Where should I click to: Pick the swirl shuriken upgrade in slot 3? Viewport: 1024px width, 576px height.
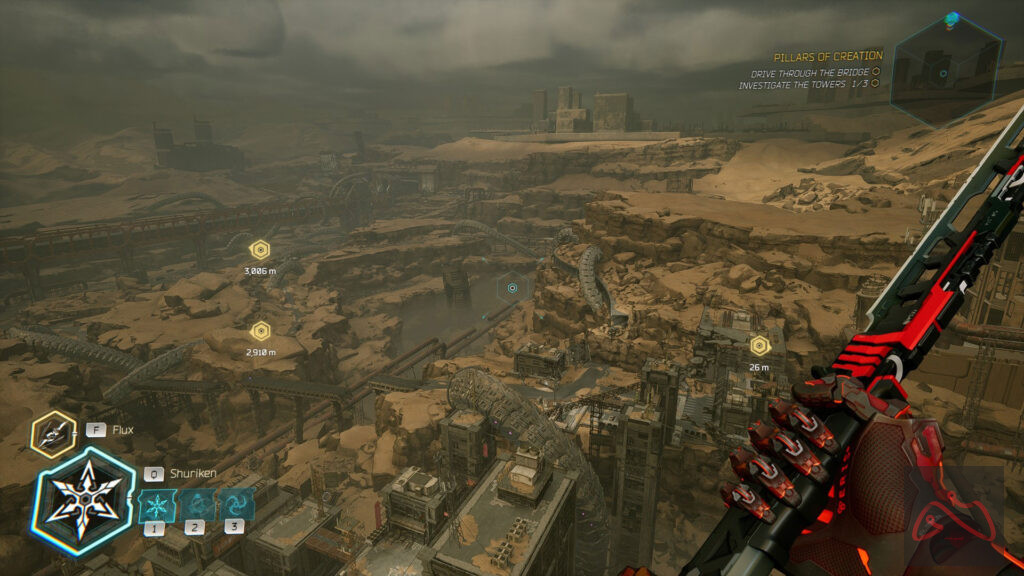point(235,503)
